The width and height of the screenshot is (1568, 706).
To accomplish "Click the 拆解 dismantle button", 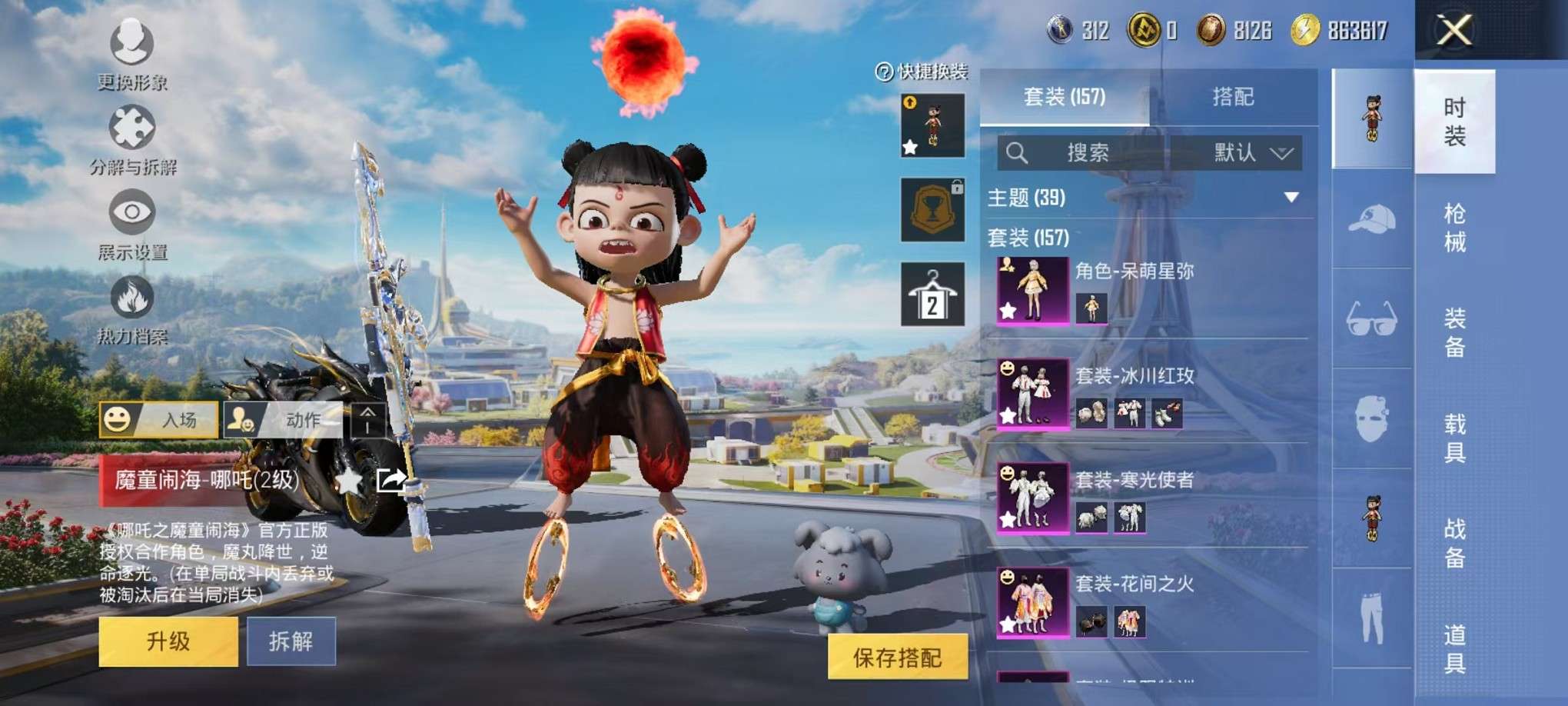I will [x=291, y=641].
